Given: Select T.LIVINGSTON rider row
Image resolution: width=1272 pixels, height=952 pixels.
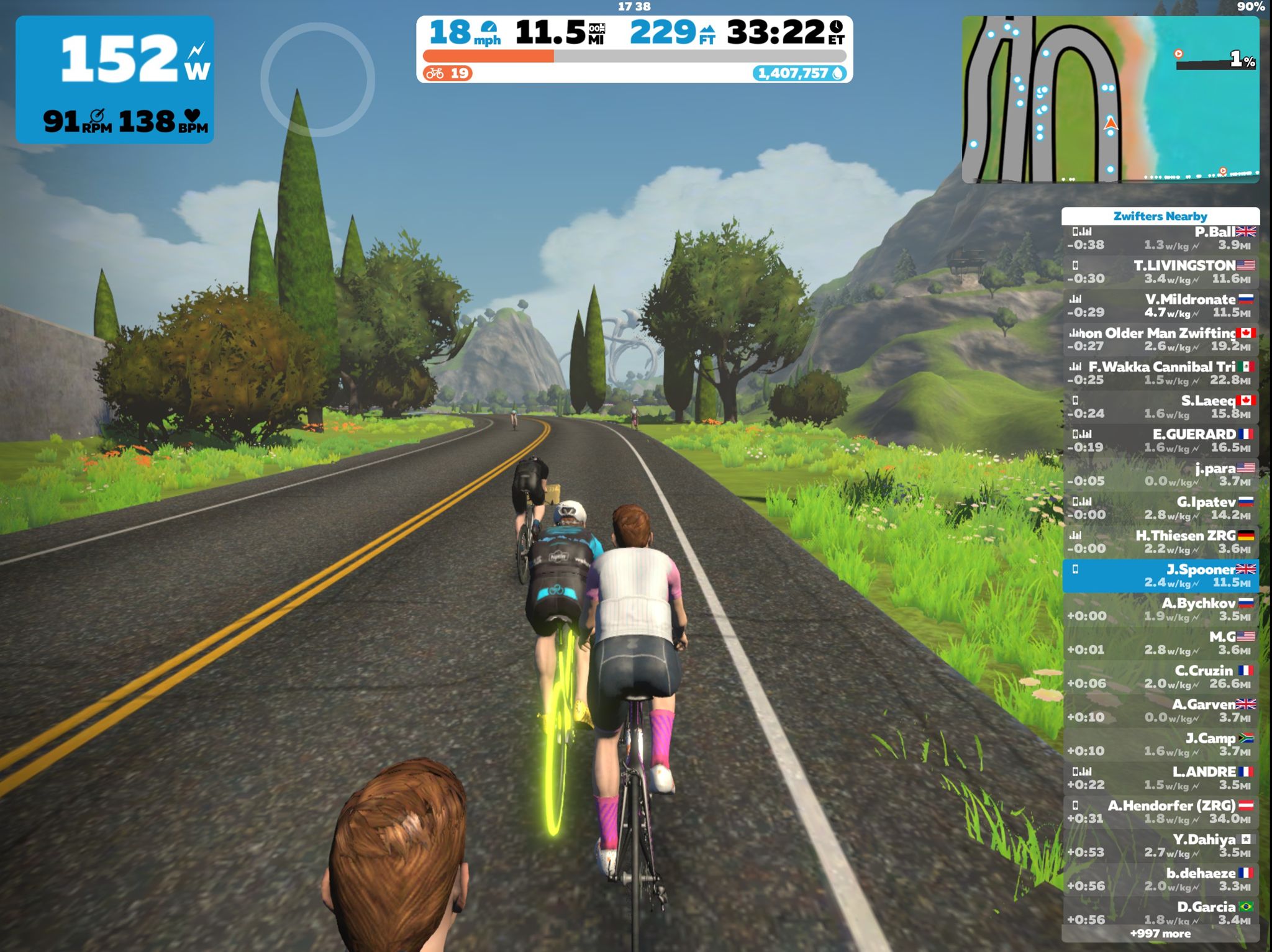Looking at the screenshot, I should pyautogui.click(x=1160, y=272).
